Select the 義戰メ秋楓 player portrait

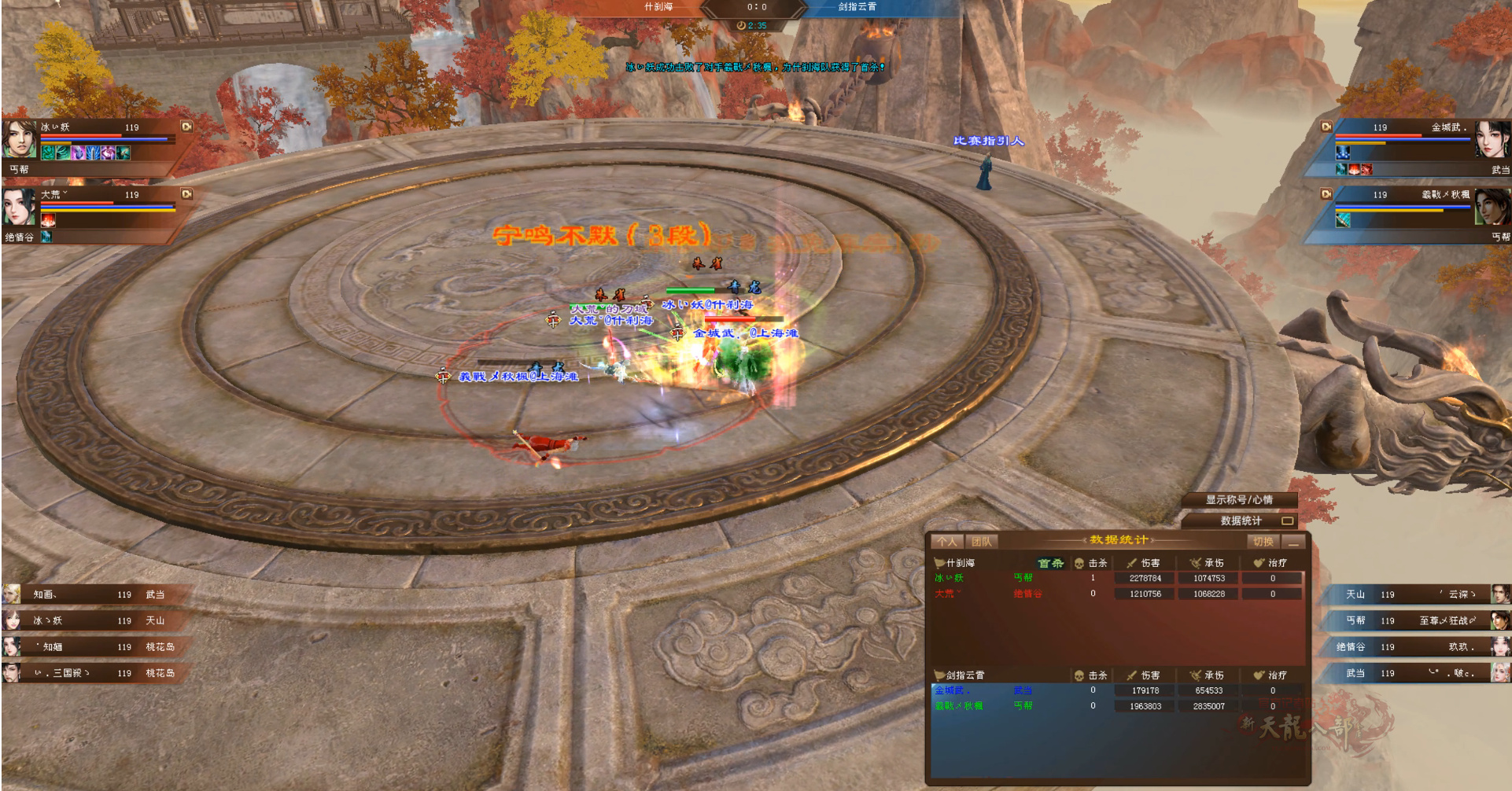[1492, 208]
